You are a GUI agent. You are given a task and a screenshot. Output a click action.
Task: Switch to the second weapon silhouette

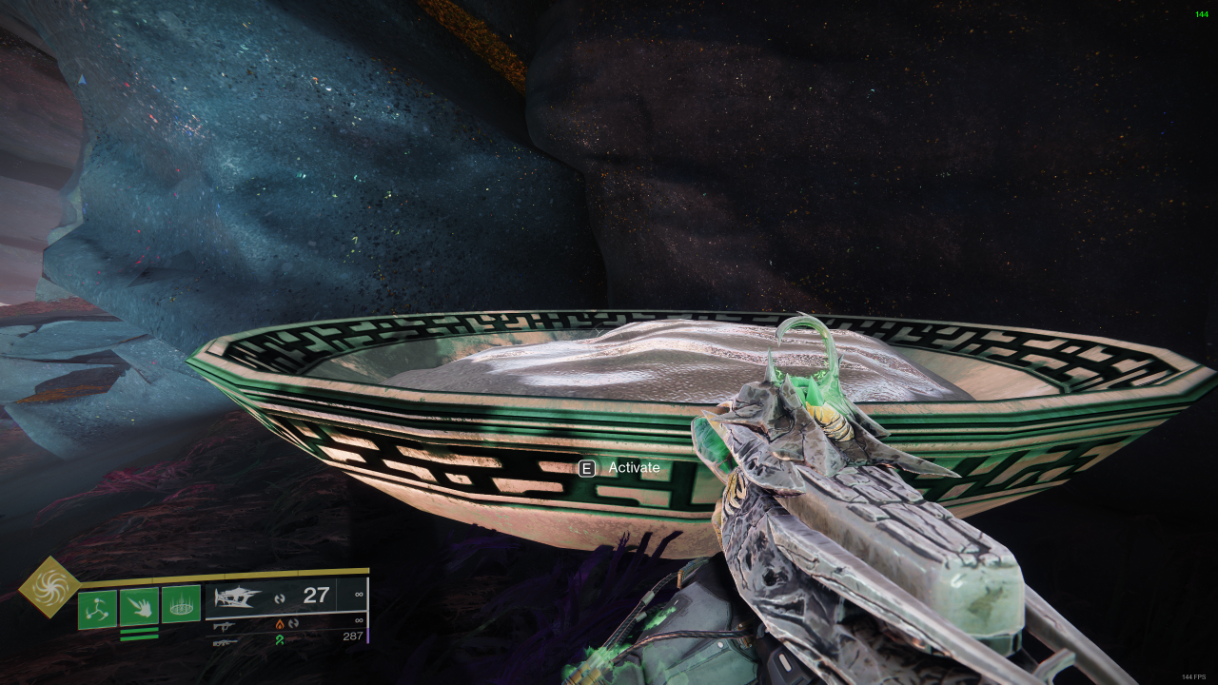[224, 625]
